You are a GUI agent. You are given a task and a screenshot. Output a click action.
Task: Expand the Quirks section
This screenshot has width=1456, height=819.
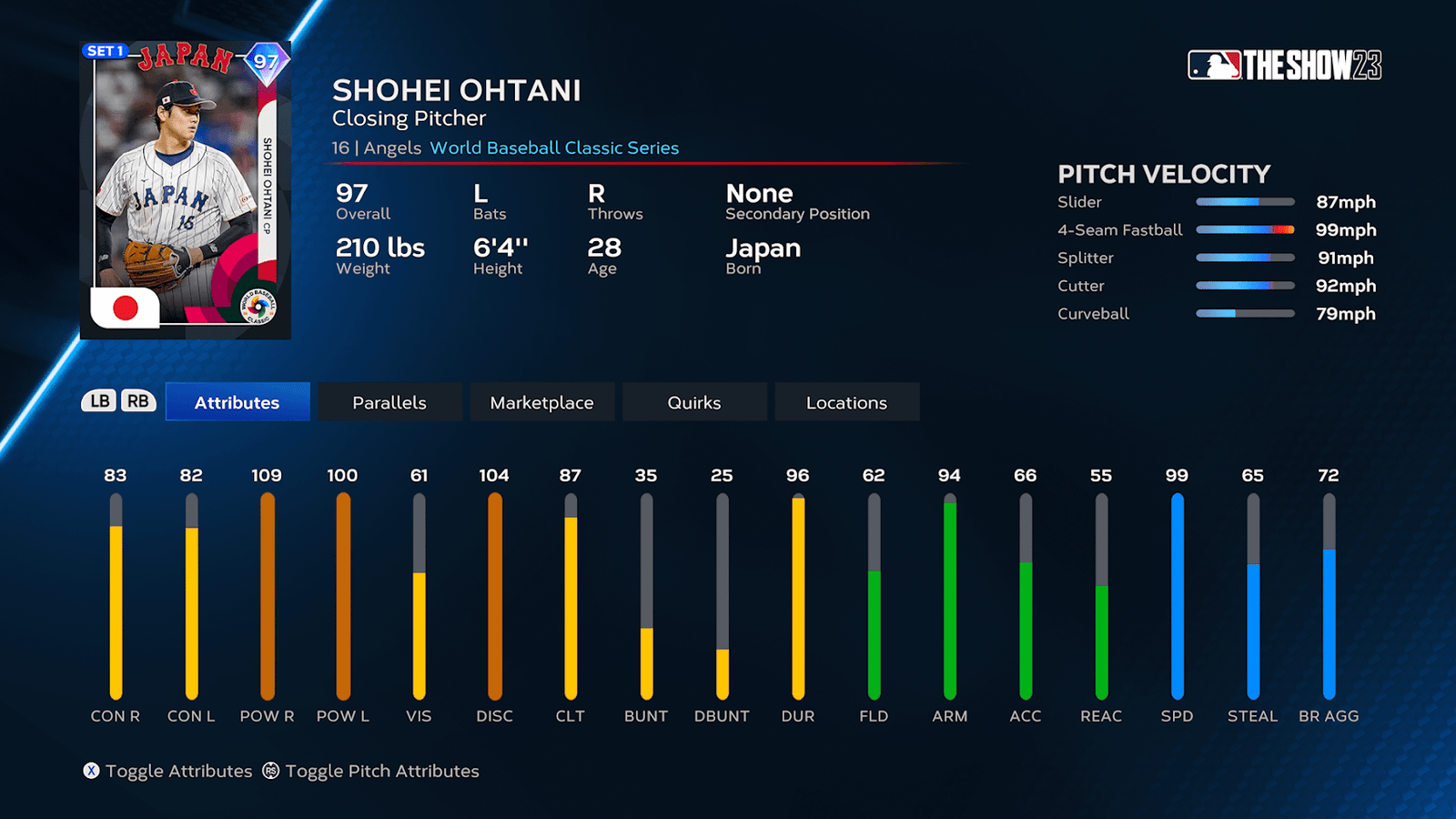coord(694,401)
